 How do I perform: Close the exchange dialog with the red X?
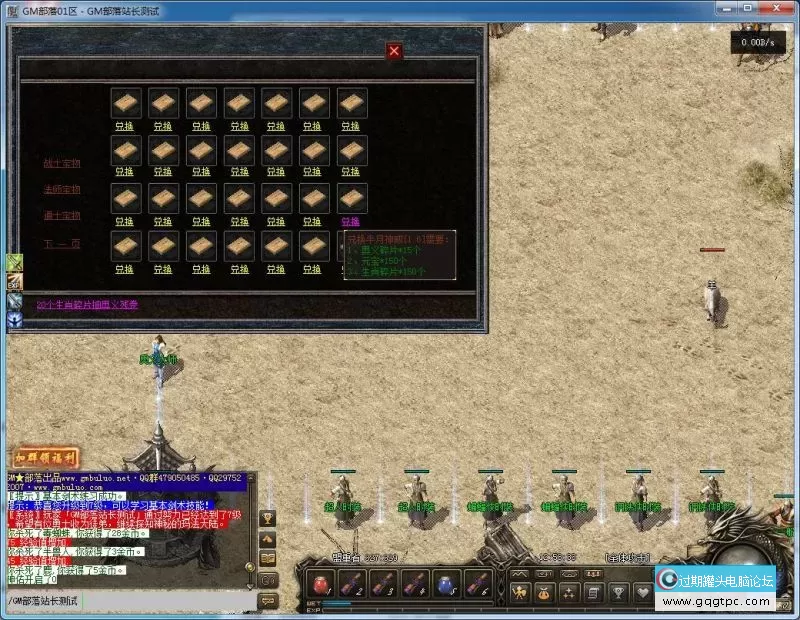click(x=394, y=51)
